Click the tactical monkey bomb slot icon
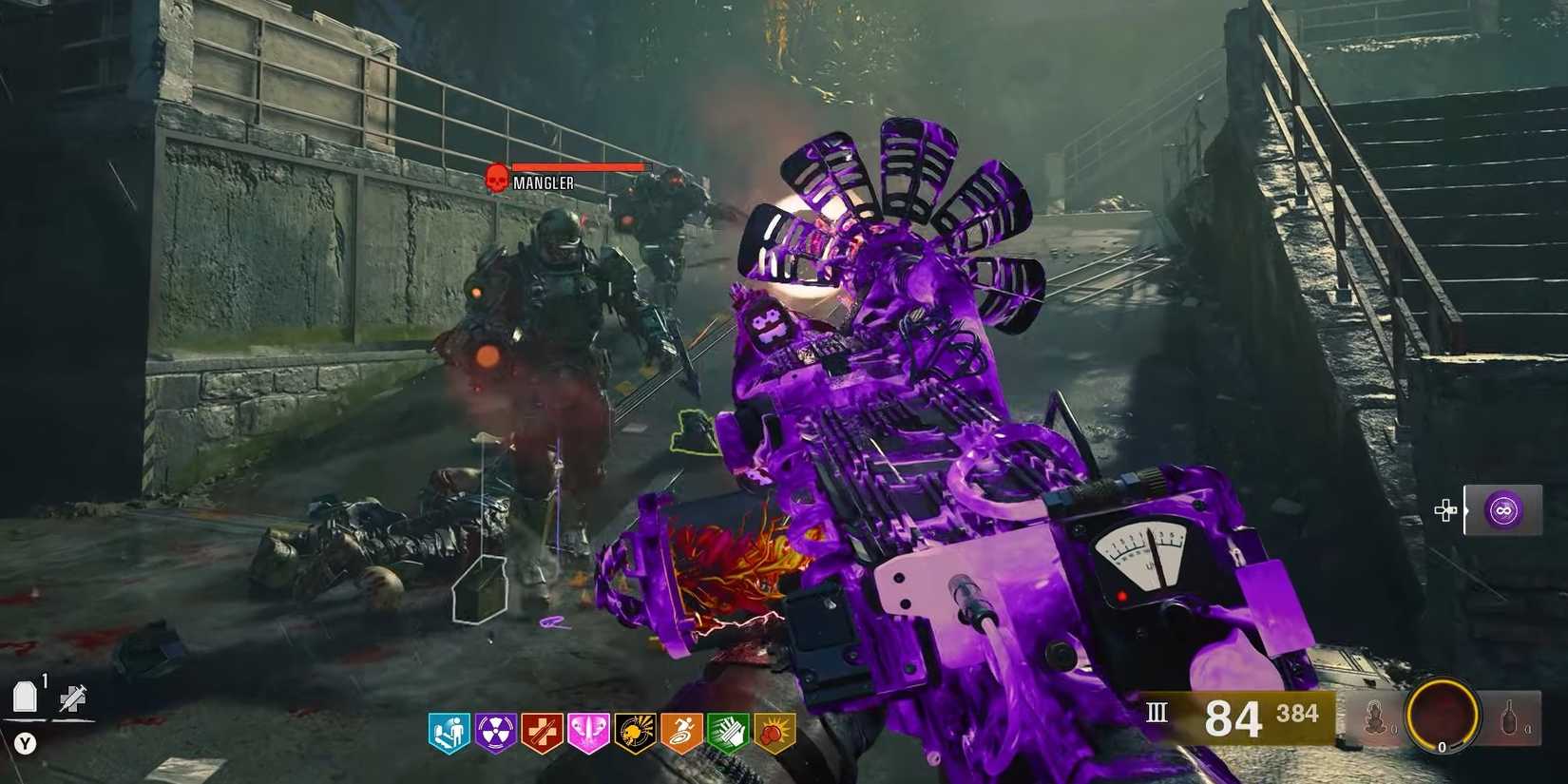This screenshot has height=784, width=1568. click(x=1374, y=717)
